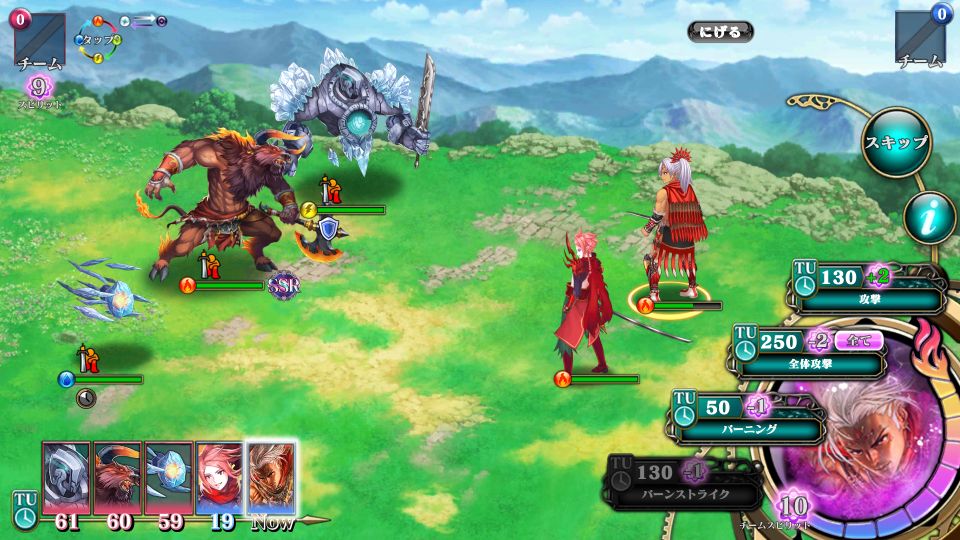Select the crystal drone turn-order portrait

[169, 477]
